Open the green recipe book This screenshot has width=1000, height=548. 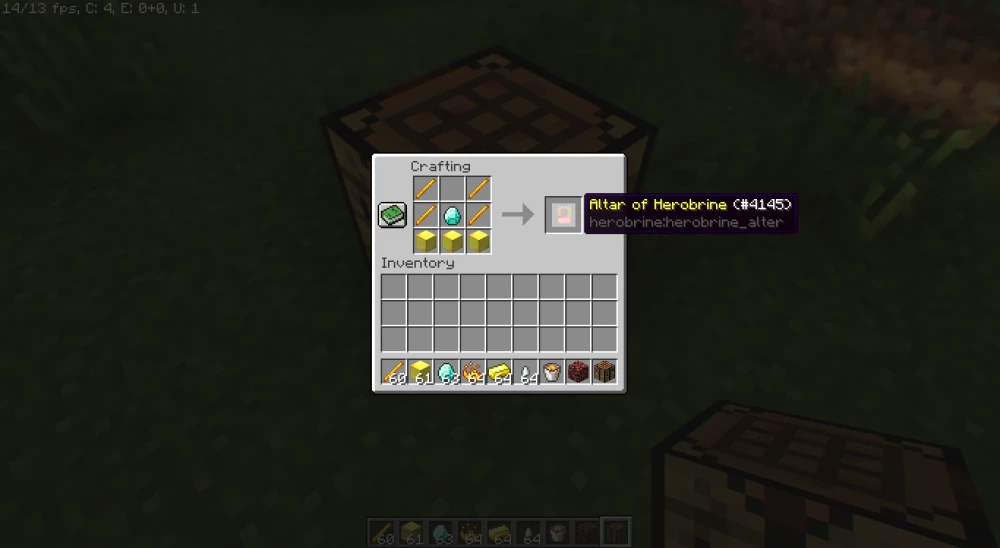[390, 214]
